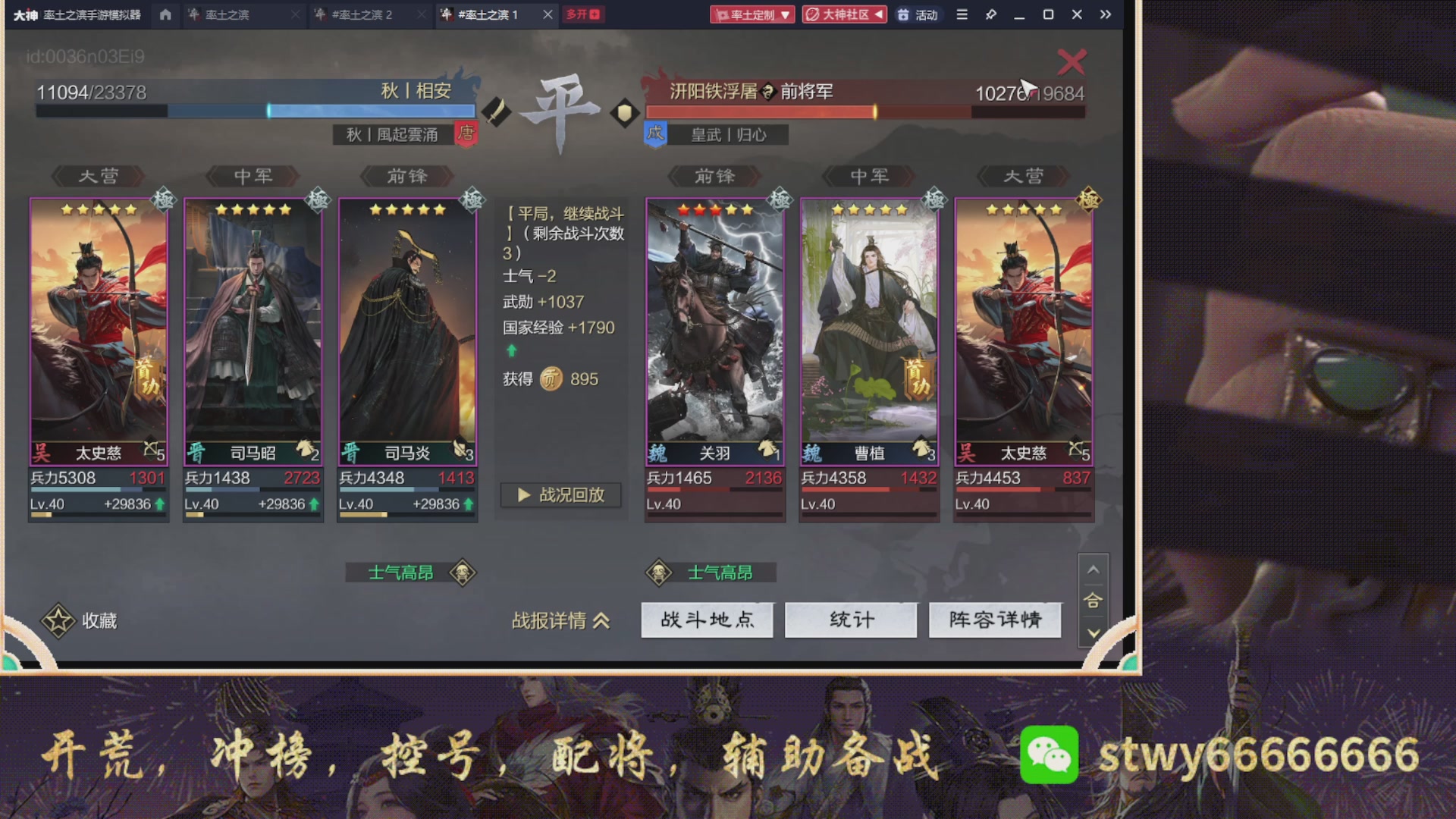1456x819 pixels.
Task: Open the 活动 calendar panel
Action: click(919, 14)
